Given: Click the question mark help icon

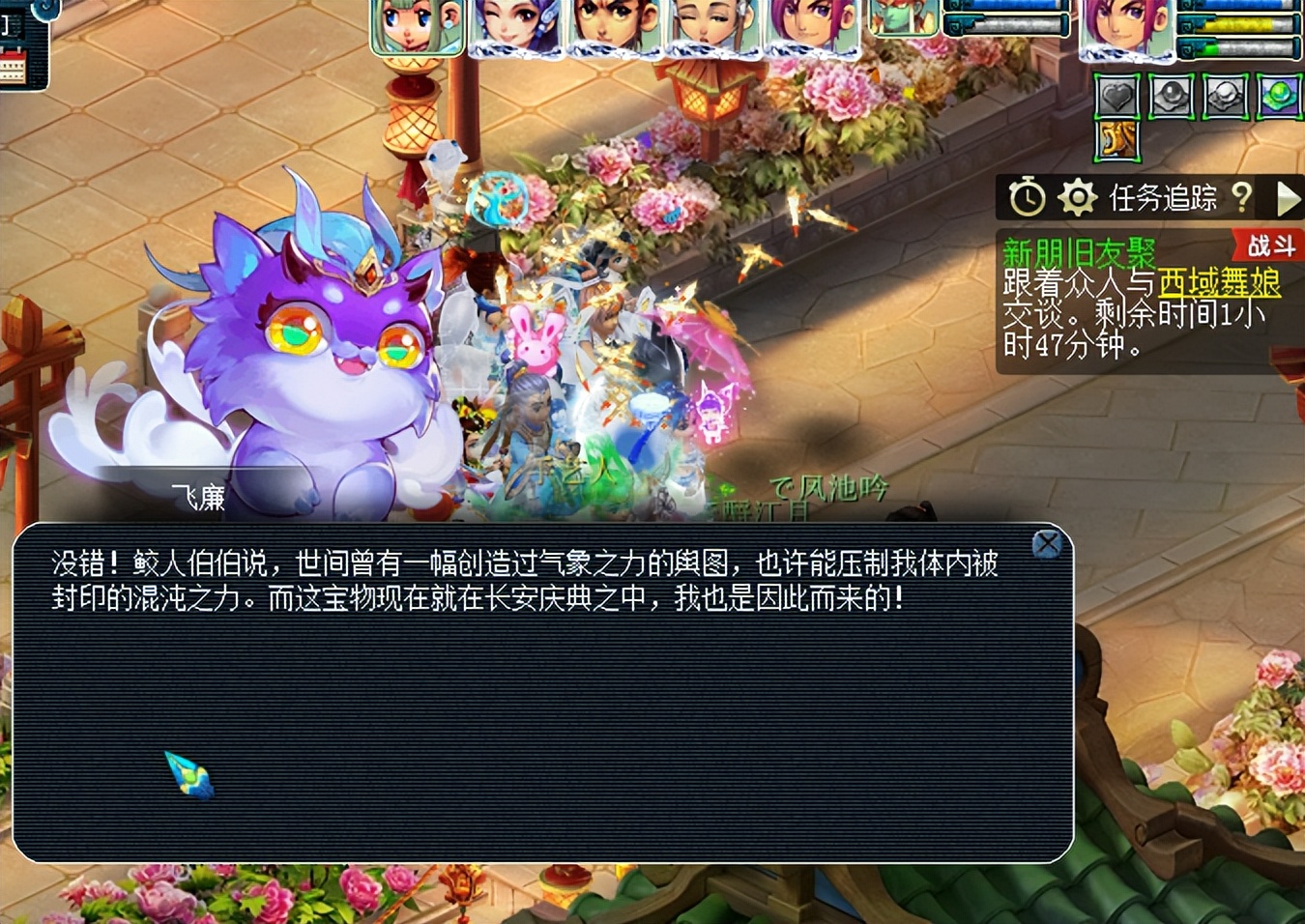Looking at the screenshot, I should [x=1242, y=198].
